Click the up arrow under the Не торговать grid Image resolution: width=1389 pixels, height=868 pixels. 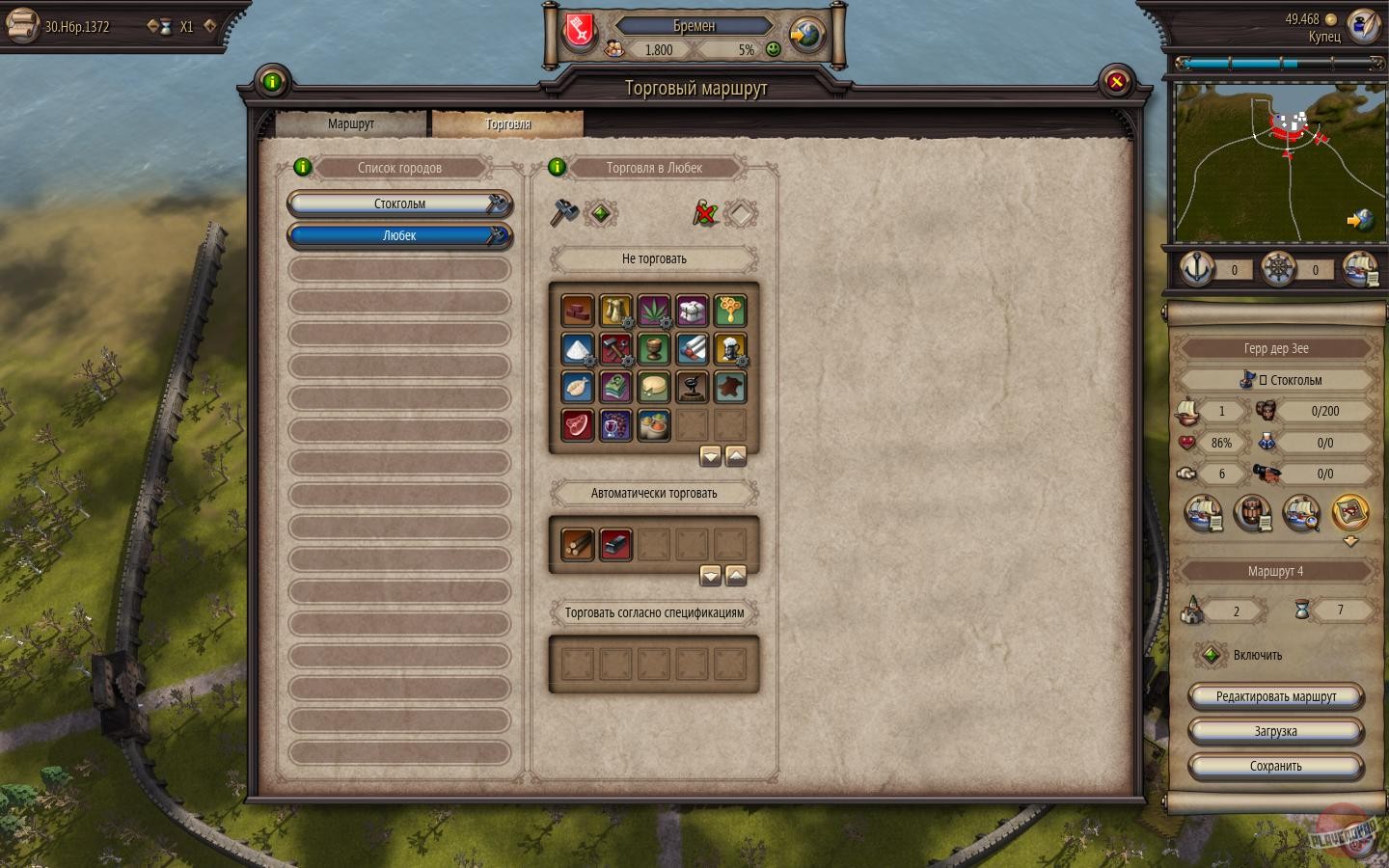point(736,455)
